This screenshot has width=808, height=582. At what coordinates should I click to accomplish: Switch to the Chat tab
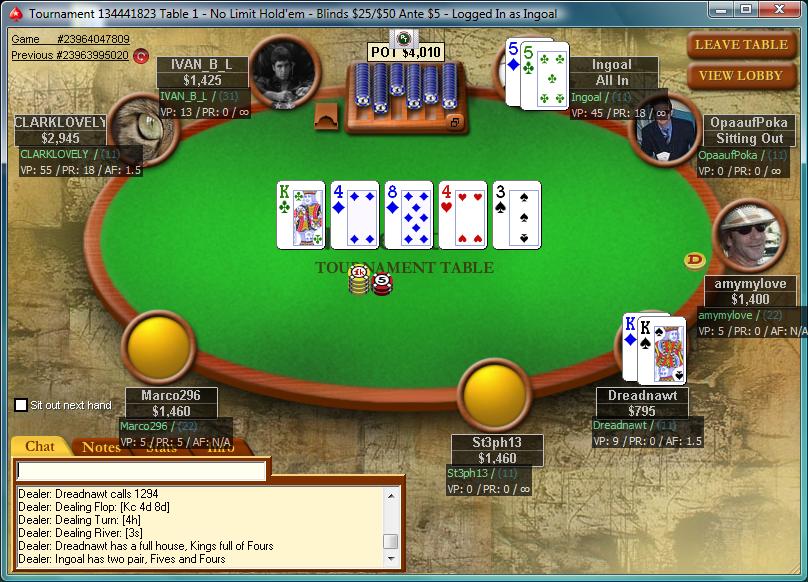click(x=40, y=447)
